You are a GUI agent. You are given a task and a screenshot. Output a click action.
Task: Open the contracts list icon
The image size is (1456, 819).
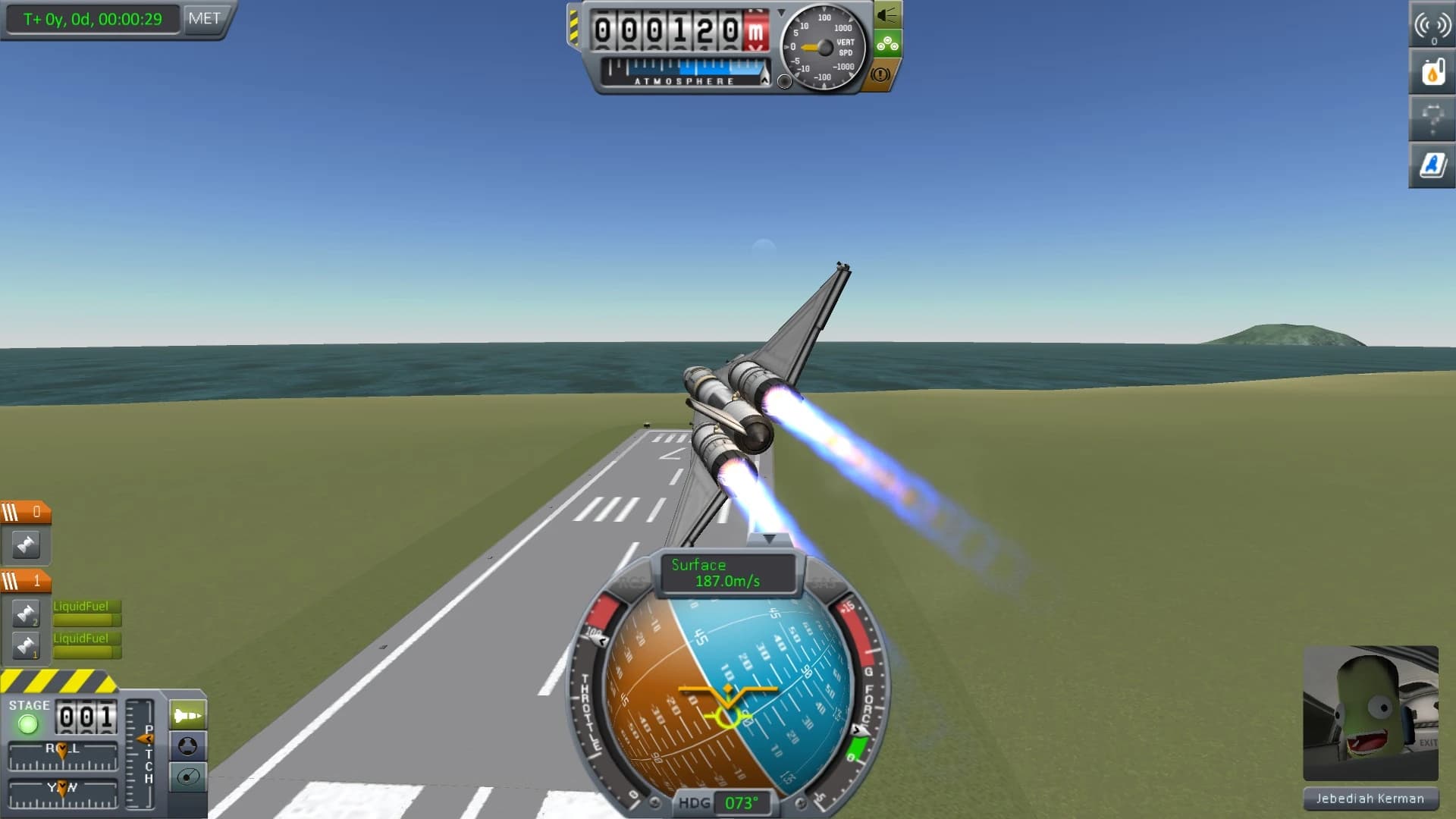click(1431, 119)
